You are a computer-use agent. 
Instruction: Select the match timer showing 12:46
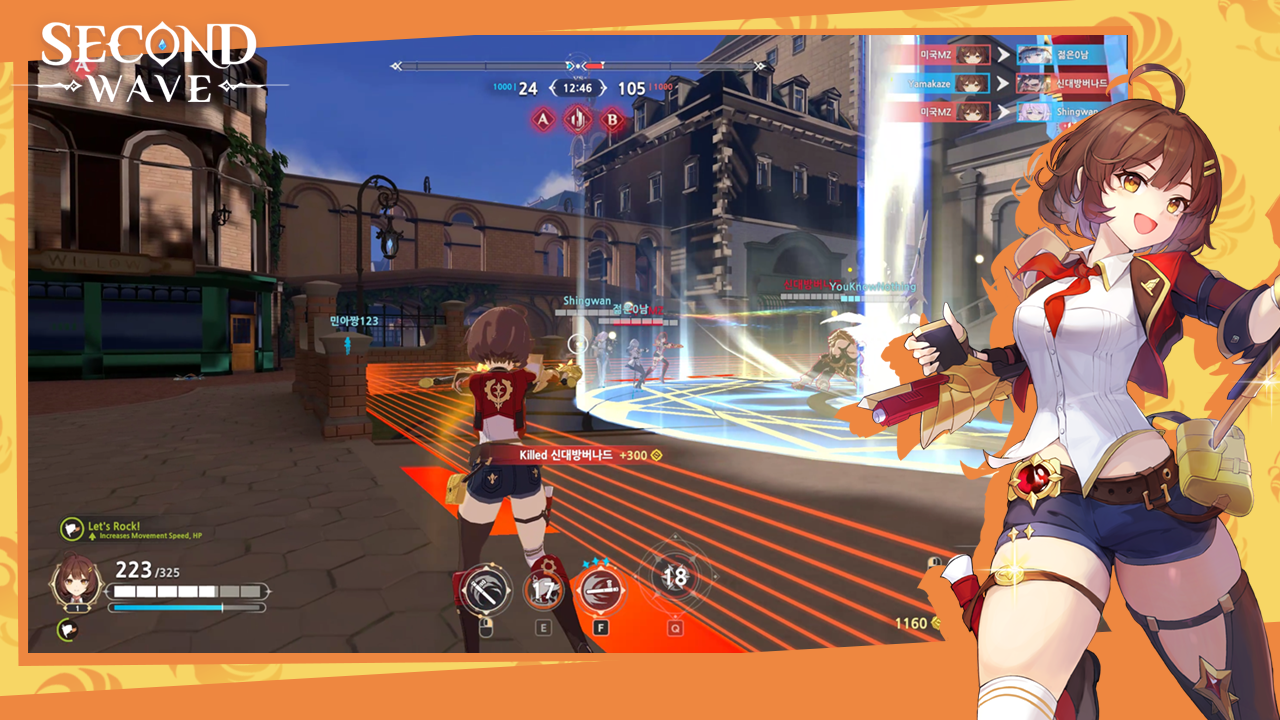tap(578, 87)
